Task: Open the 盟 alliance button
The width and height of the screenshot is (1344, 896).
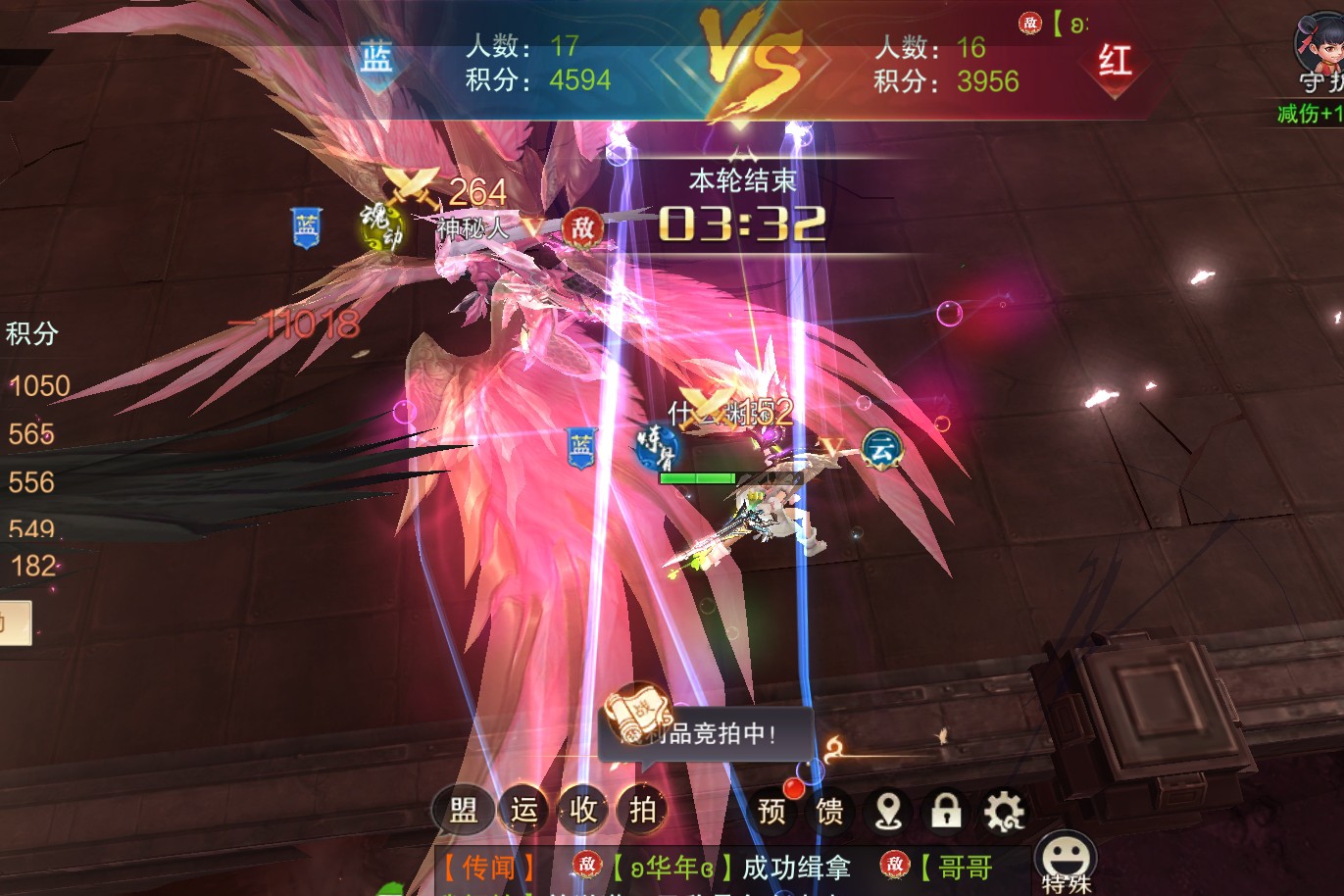Action: click(x=463, y=811)
